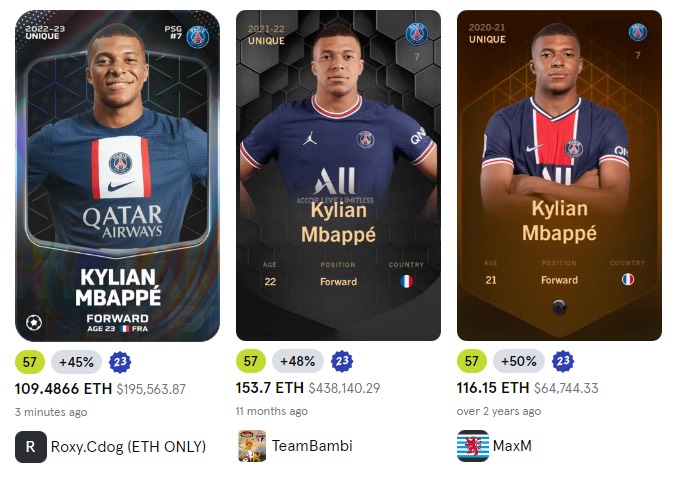Click TeamBambi's avatar image

point(252,446)
